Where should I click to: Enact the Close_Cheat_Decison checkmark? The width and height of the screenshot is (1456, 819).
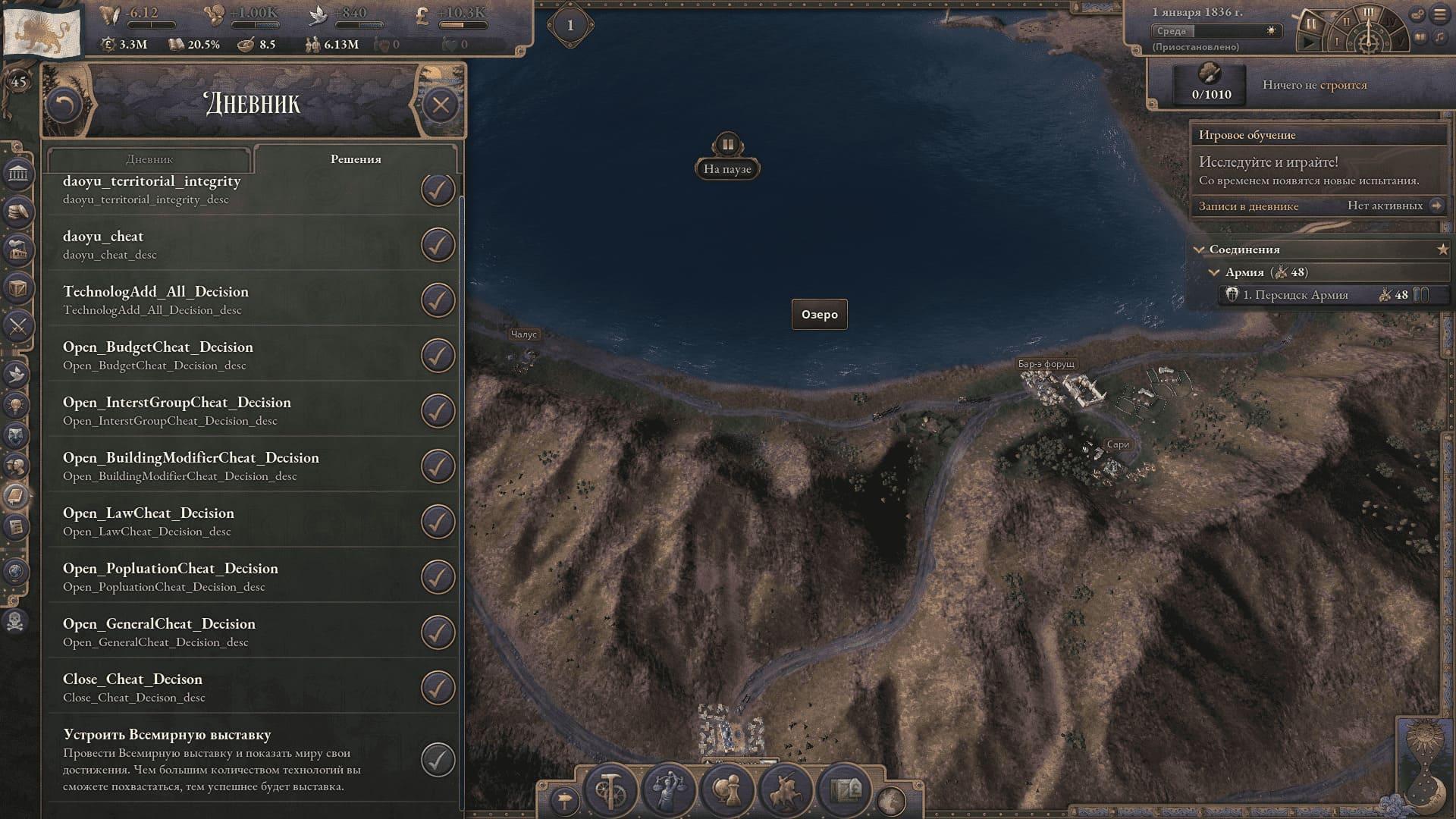pyautogui.click(x=438, y=688)
